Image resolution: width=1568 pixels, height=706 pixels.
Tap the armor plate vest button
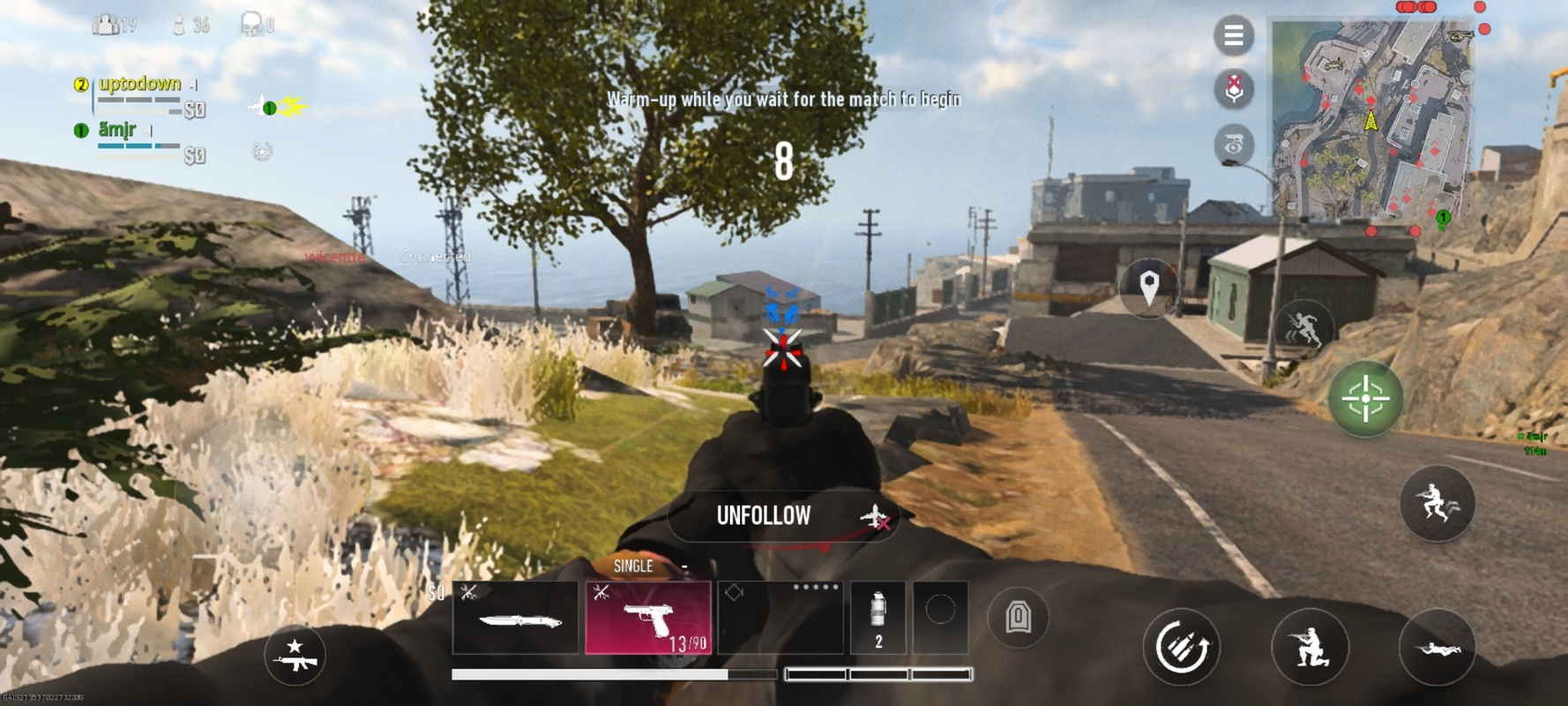pos(1019,619)
